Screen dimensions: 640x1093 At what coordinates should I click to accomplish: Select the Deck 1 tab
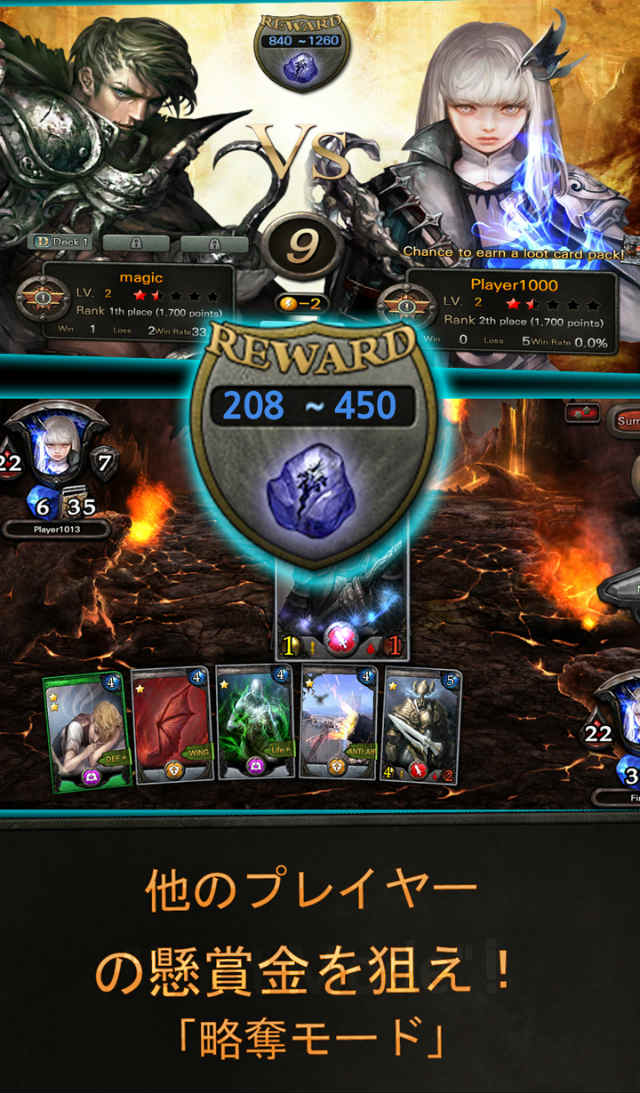[x=62, y=242]
